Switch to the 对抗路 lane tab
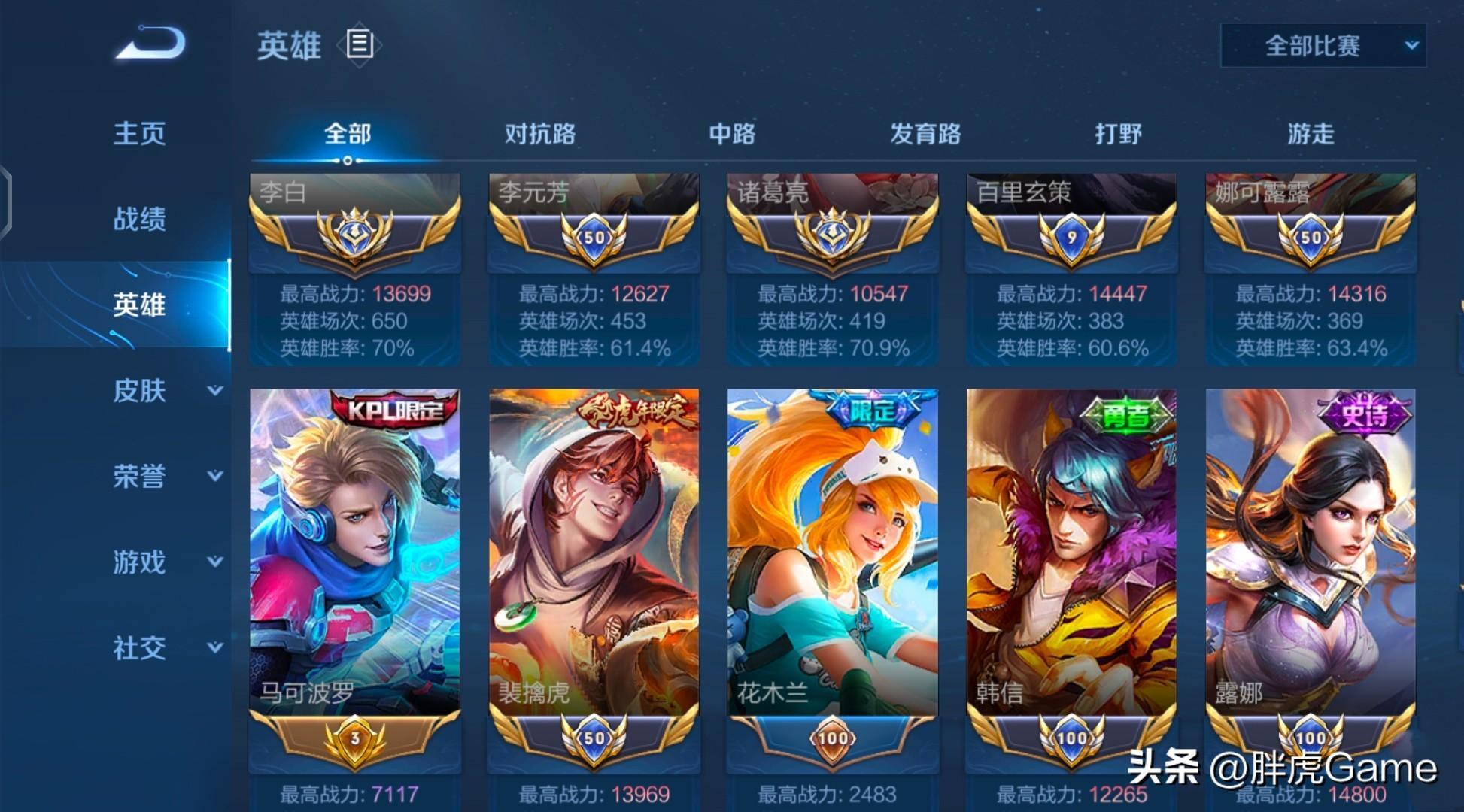The height and width of the screenshot is (812, 1464). 539,135
